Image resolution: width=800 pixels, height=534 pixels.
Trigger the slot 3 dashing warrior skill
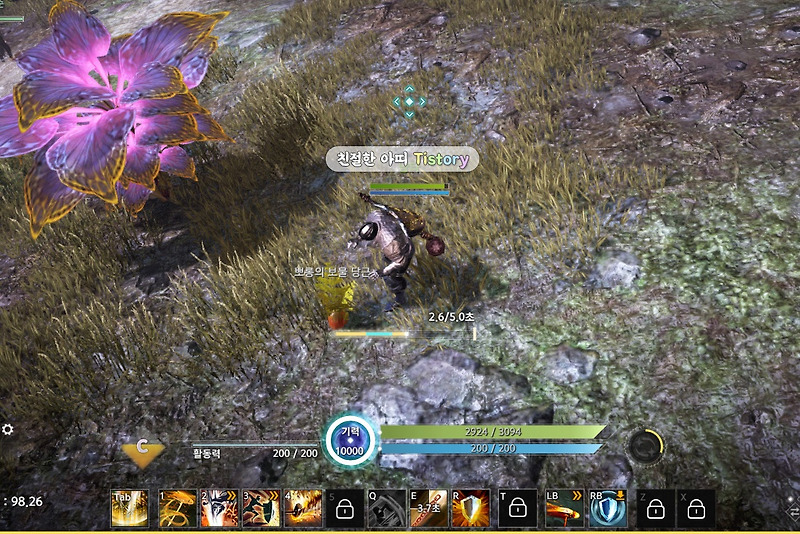pos(261,509)
